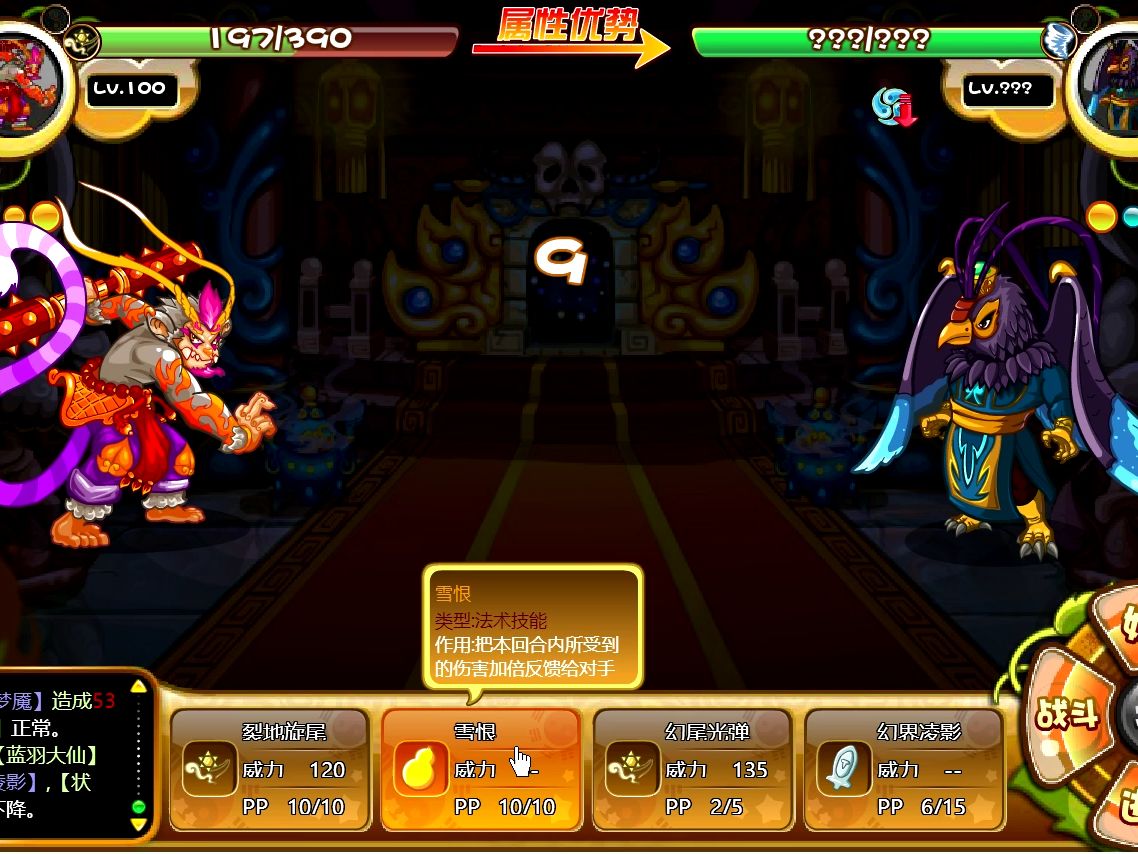Click your pet's attribute icon beside the HP bar

[80, 41]
